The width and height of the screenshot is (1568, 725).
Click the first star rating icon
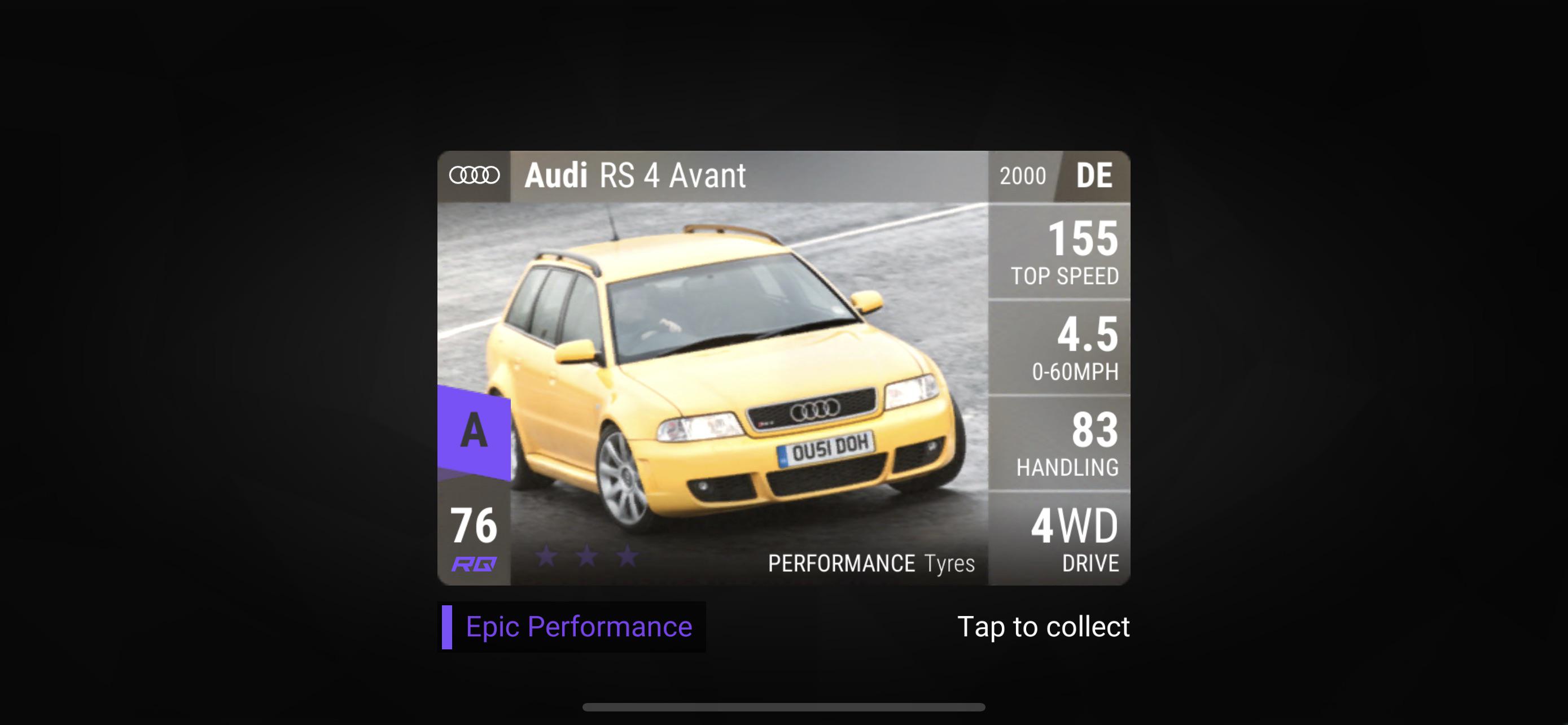[547, 557]
